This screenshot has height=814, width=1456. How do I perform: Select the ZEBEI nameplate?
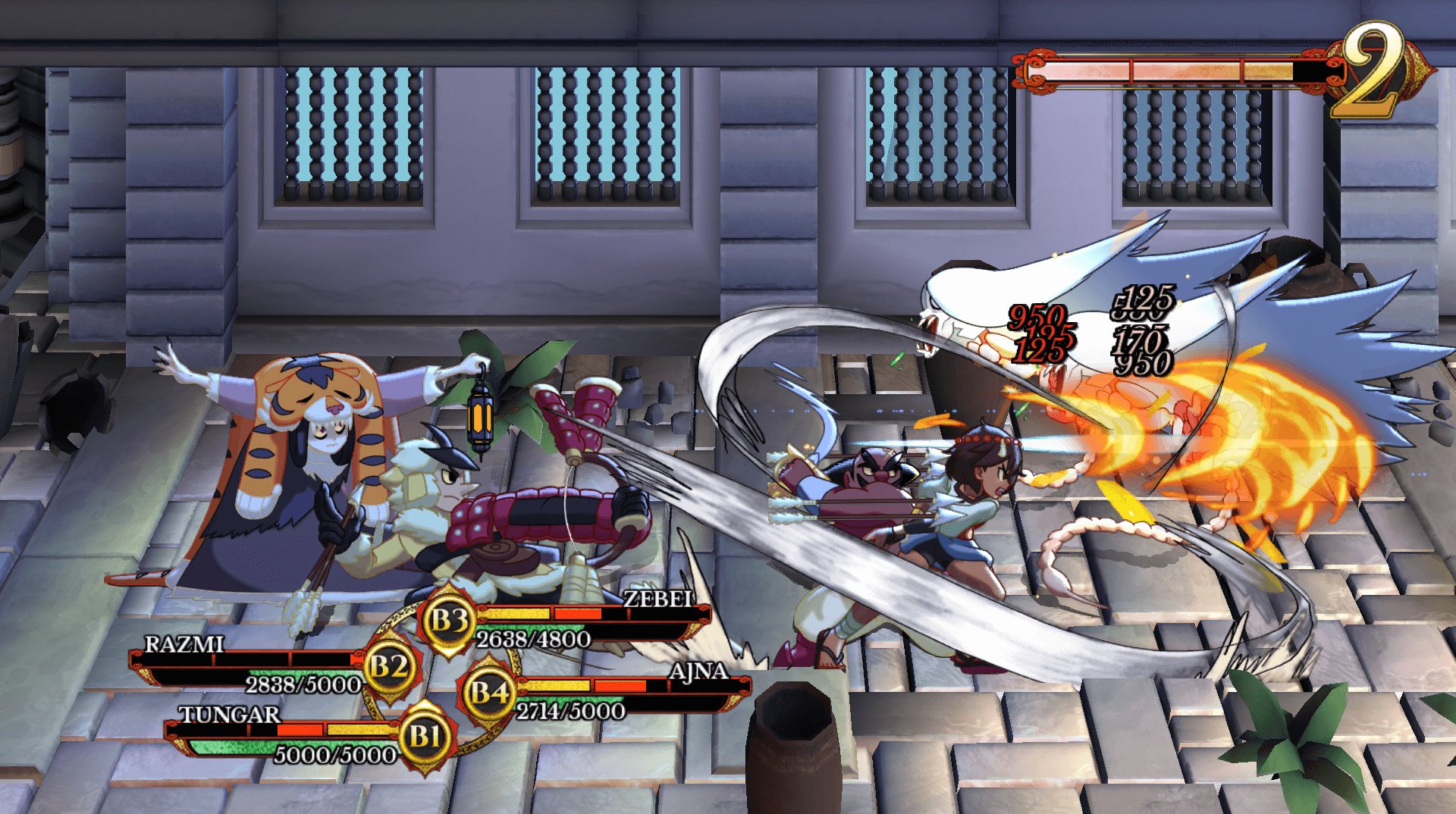click(x=657, y=599)
